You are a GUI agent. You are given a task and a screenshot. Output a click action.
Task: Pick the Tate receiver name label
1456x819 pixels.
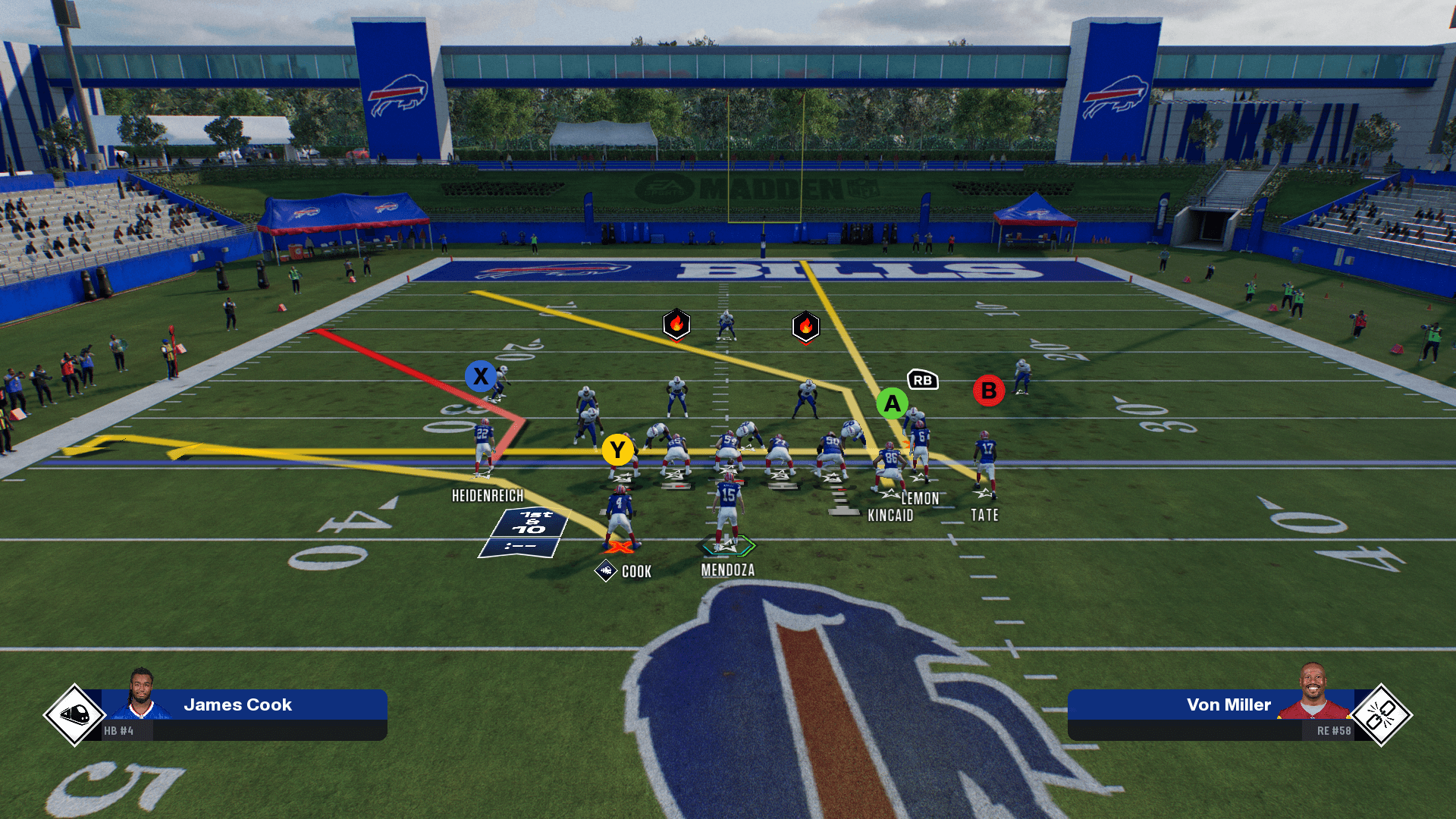tap(984, 516)
